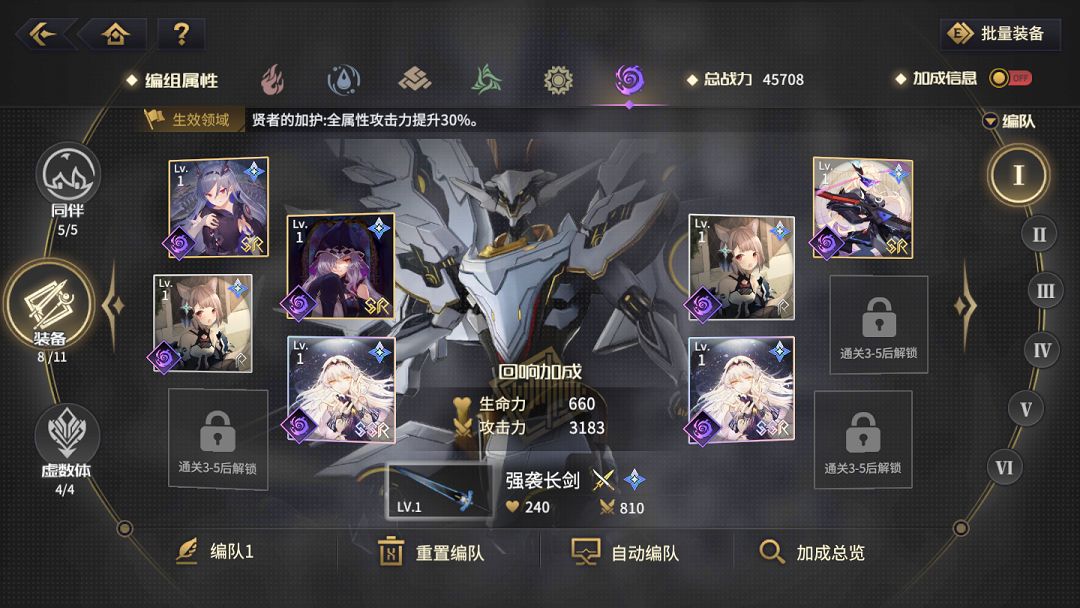Open the question mark help
The width and height of the screenshot is (1080, 608).
point(181,34)
